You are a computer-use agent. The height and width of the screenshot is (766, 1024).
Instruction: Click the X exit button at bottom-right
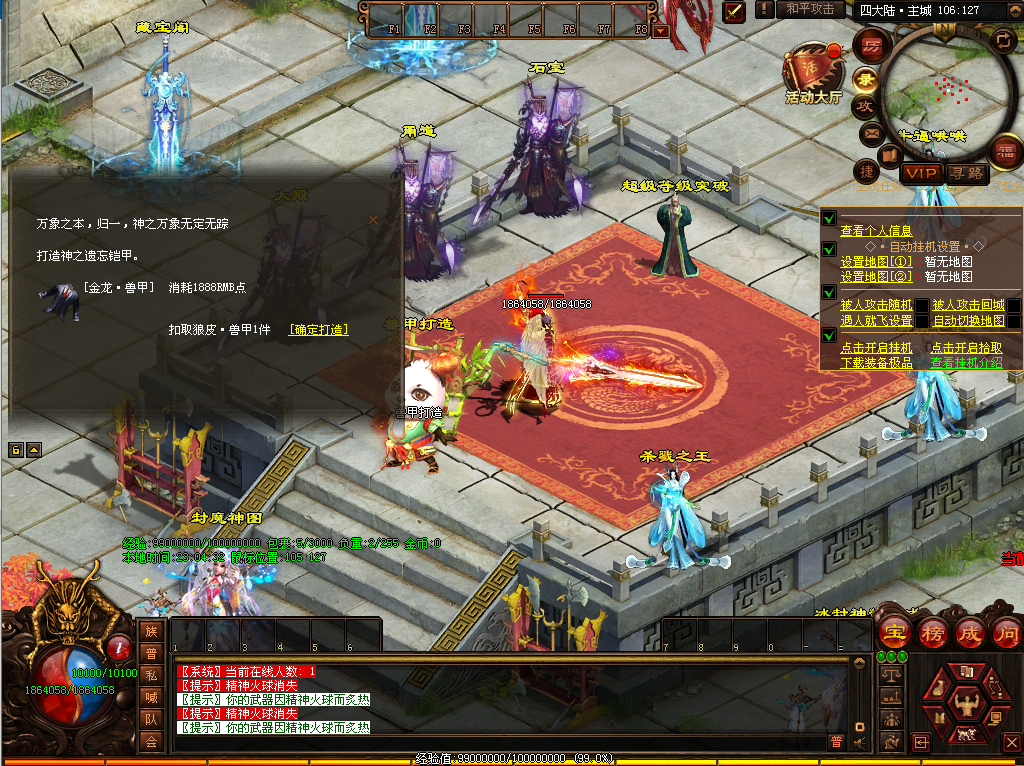[x=1013, y=742]
